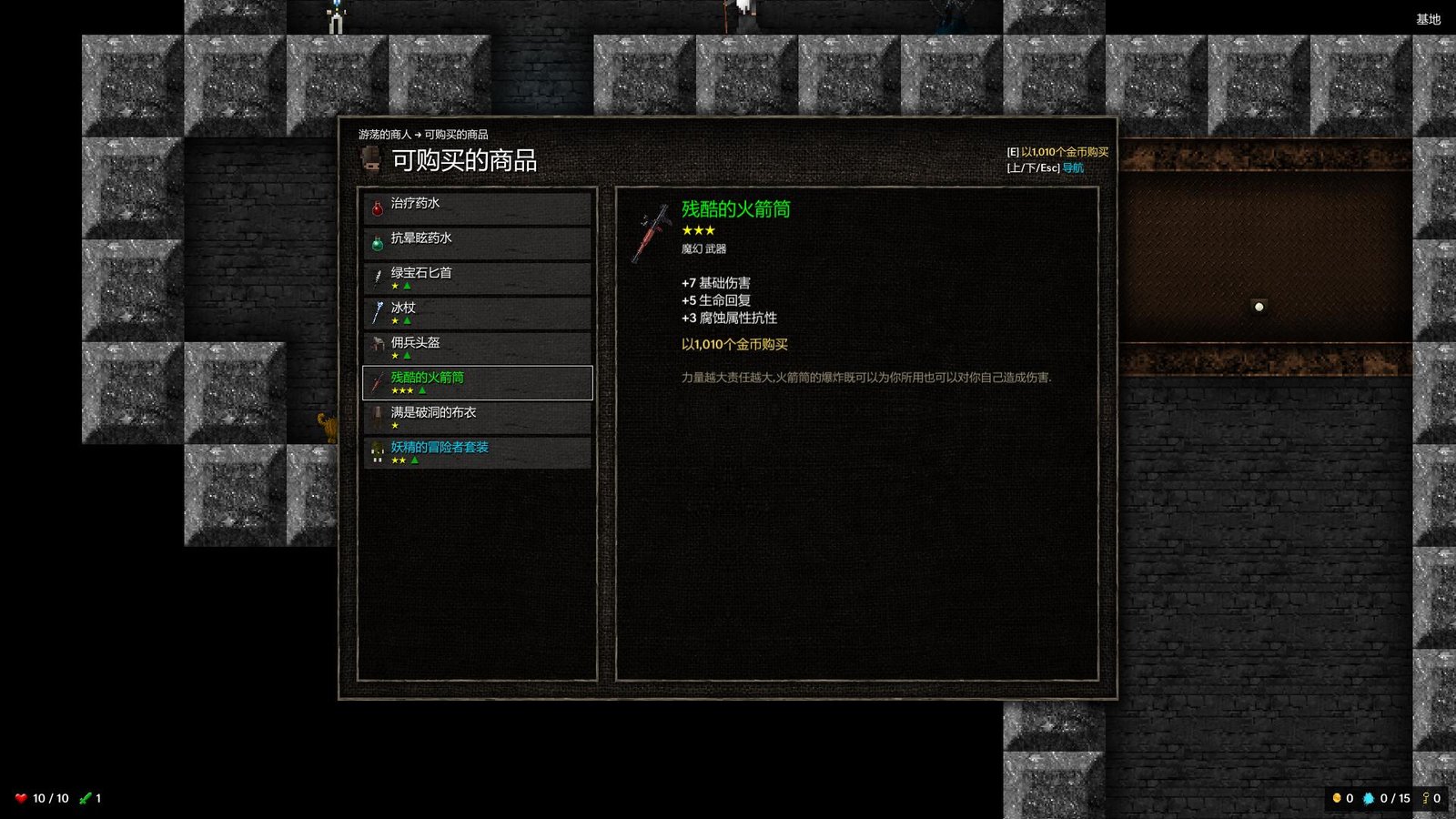Click the 冰杖 ice staff icon
Screen dimensions: 1456x819
[377, 308]
